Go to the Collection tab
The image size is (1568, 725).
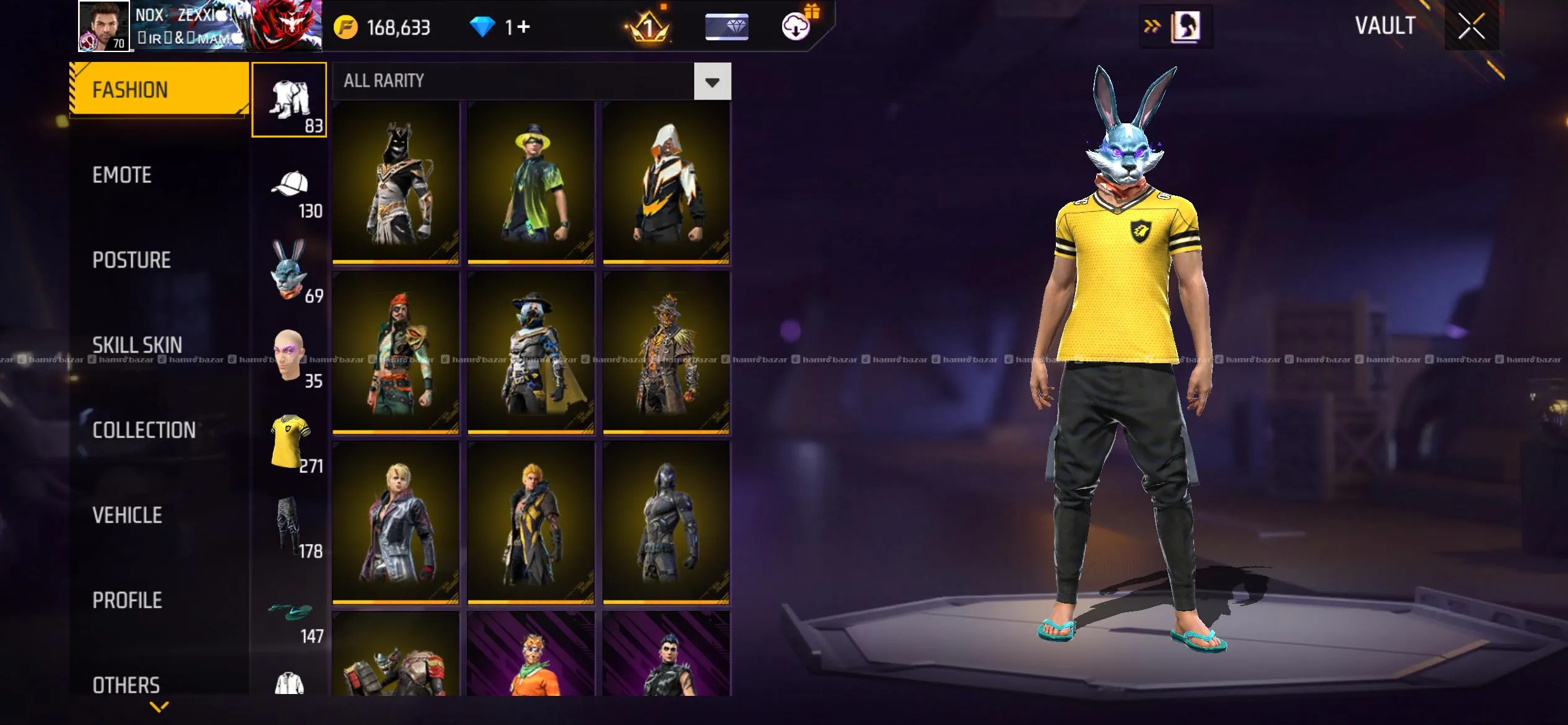(x=144, y=430)
